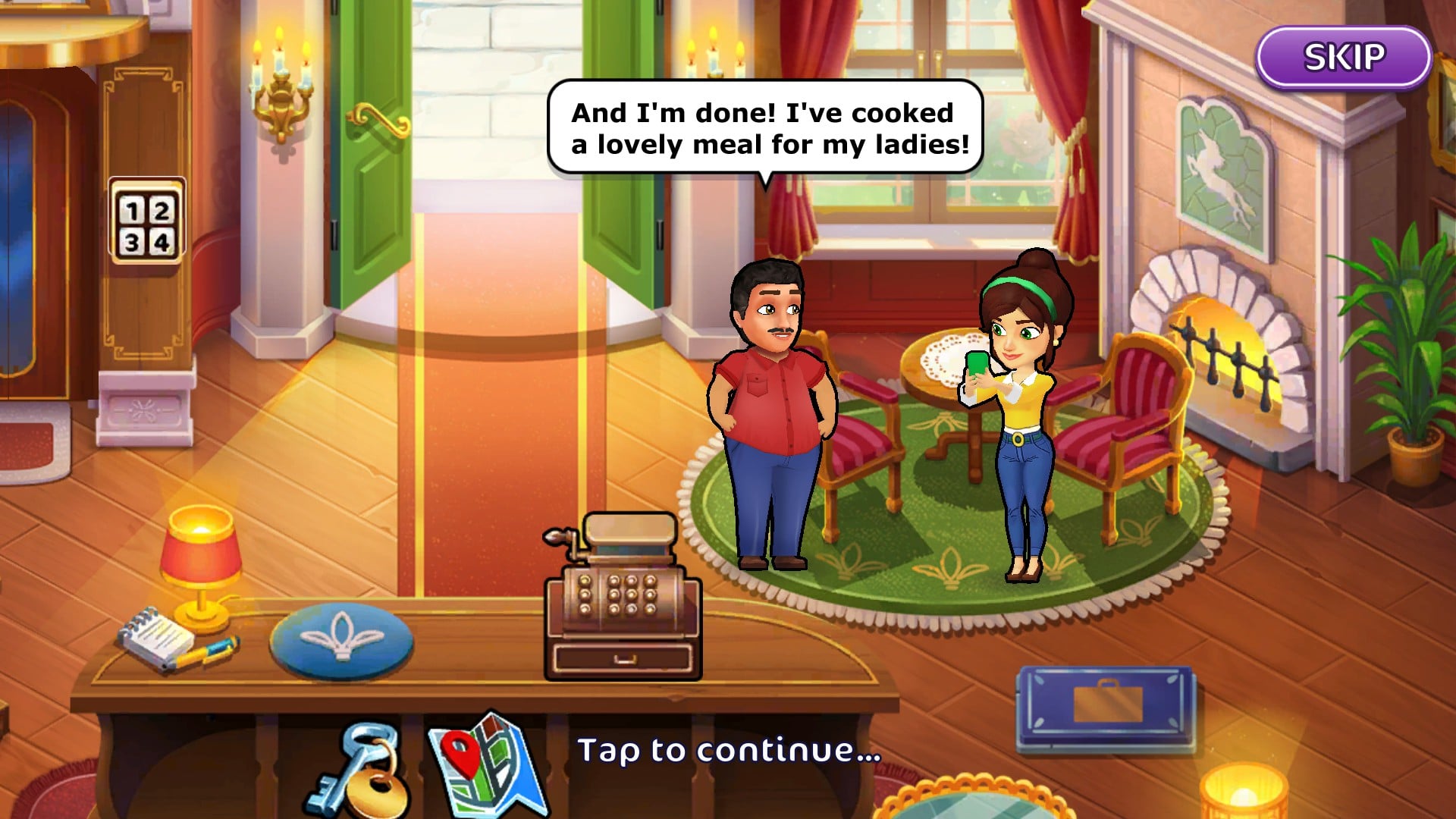
Task: Tap the 'Tap to continue...' prompt
Action: tap(729, 751)
